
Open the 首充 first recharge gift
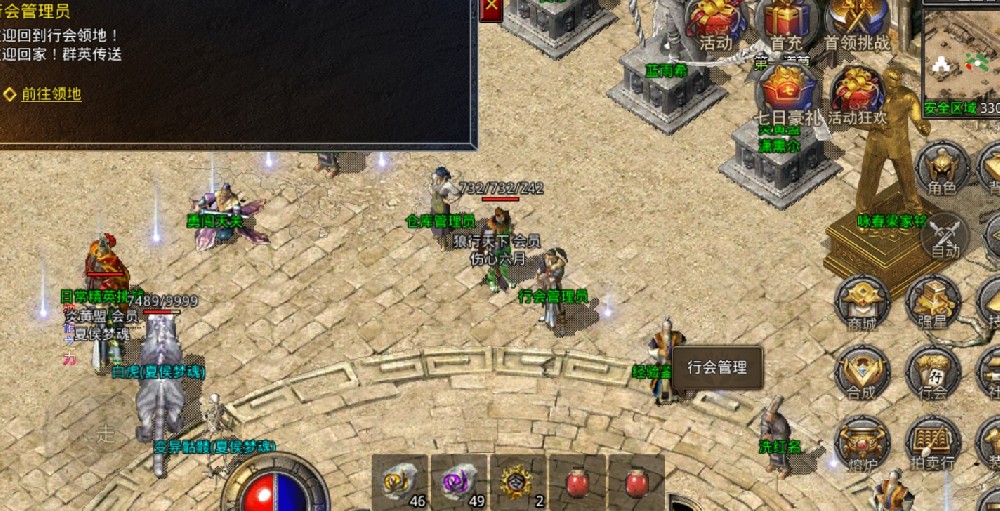787,24
